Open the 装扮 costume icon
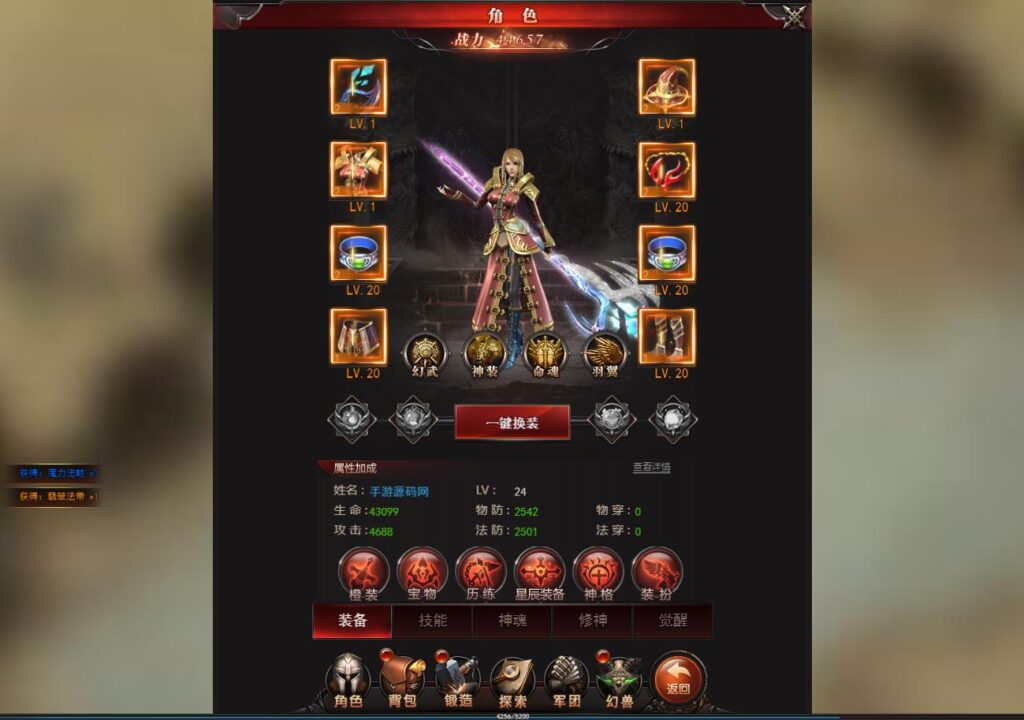Viewport: 1024px width, 720px height. click(656, 573)
